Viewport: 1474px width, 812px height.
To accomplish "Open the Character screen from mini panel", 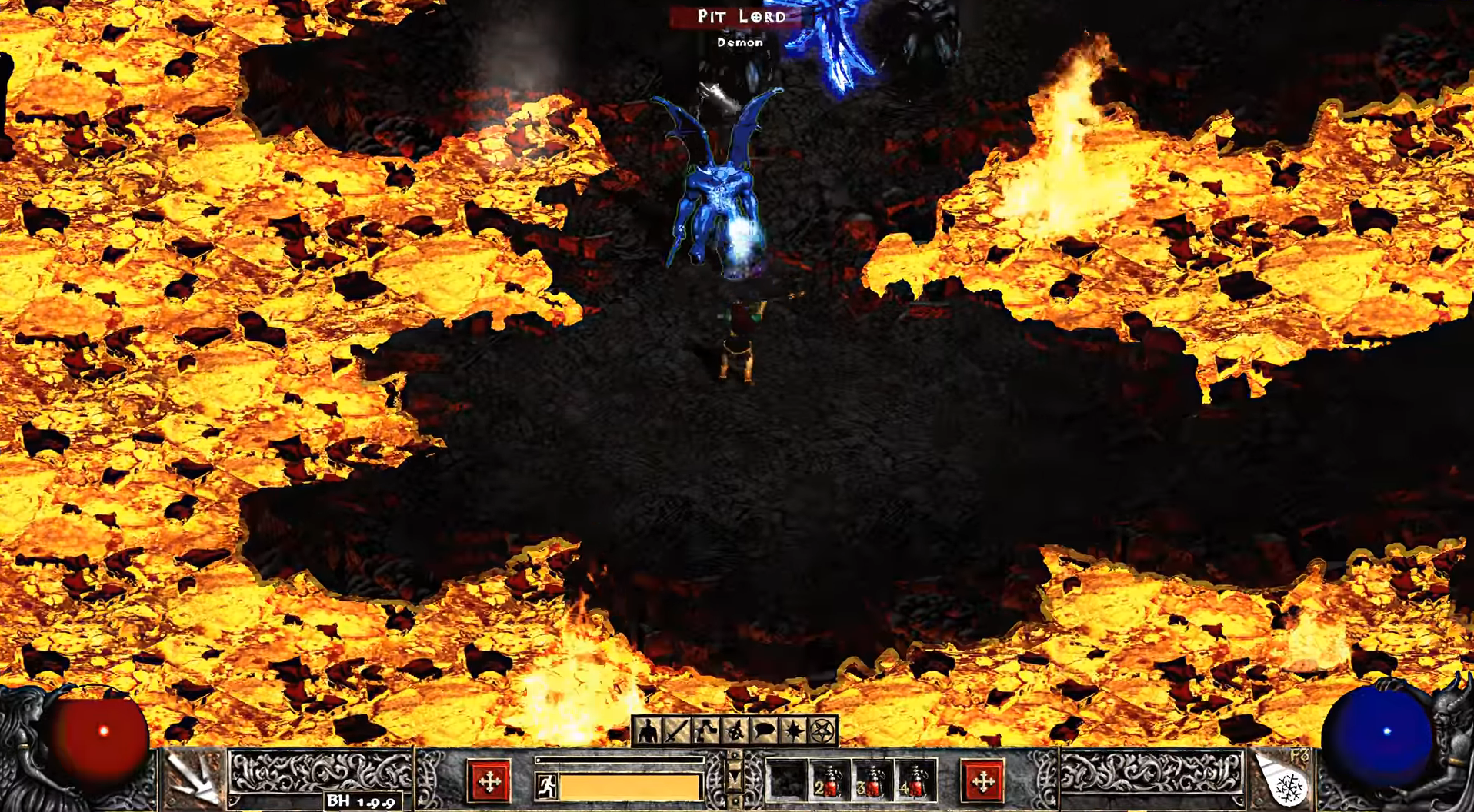I will coord(648,731).
